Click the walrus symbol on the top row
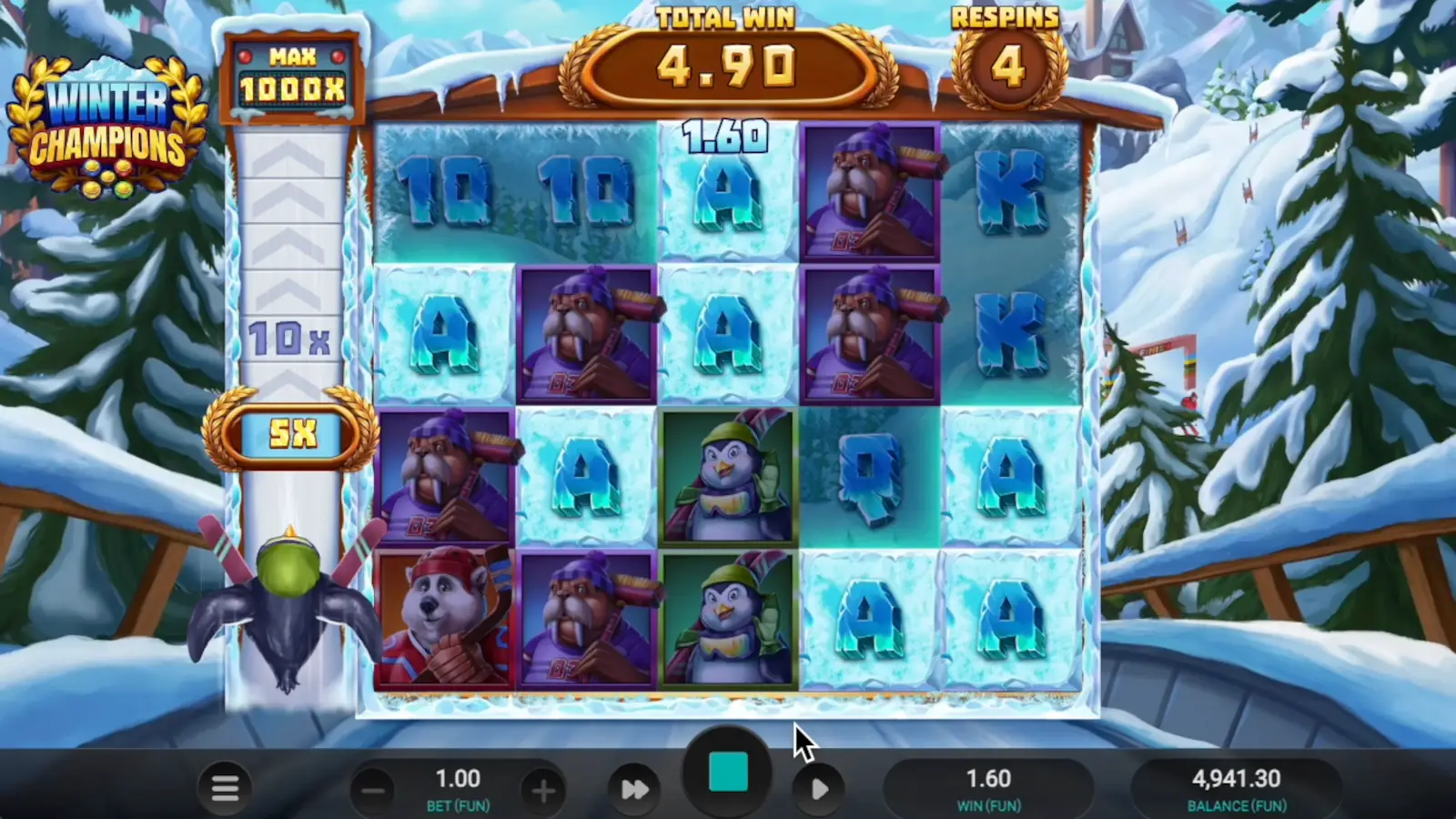The width and height of the screenshot is (1456, 819). click(869, 191)
